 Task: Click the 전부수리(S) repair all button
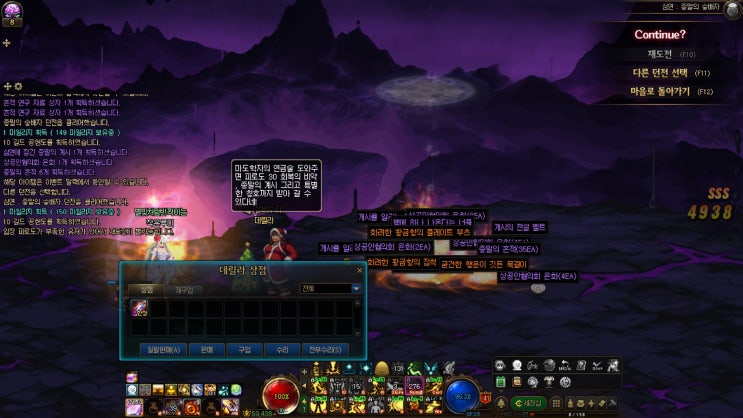point(323,349)
